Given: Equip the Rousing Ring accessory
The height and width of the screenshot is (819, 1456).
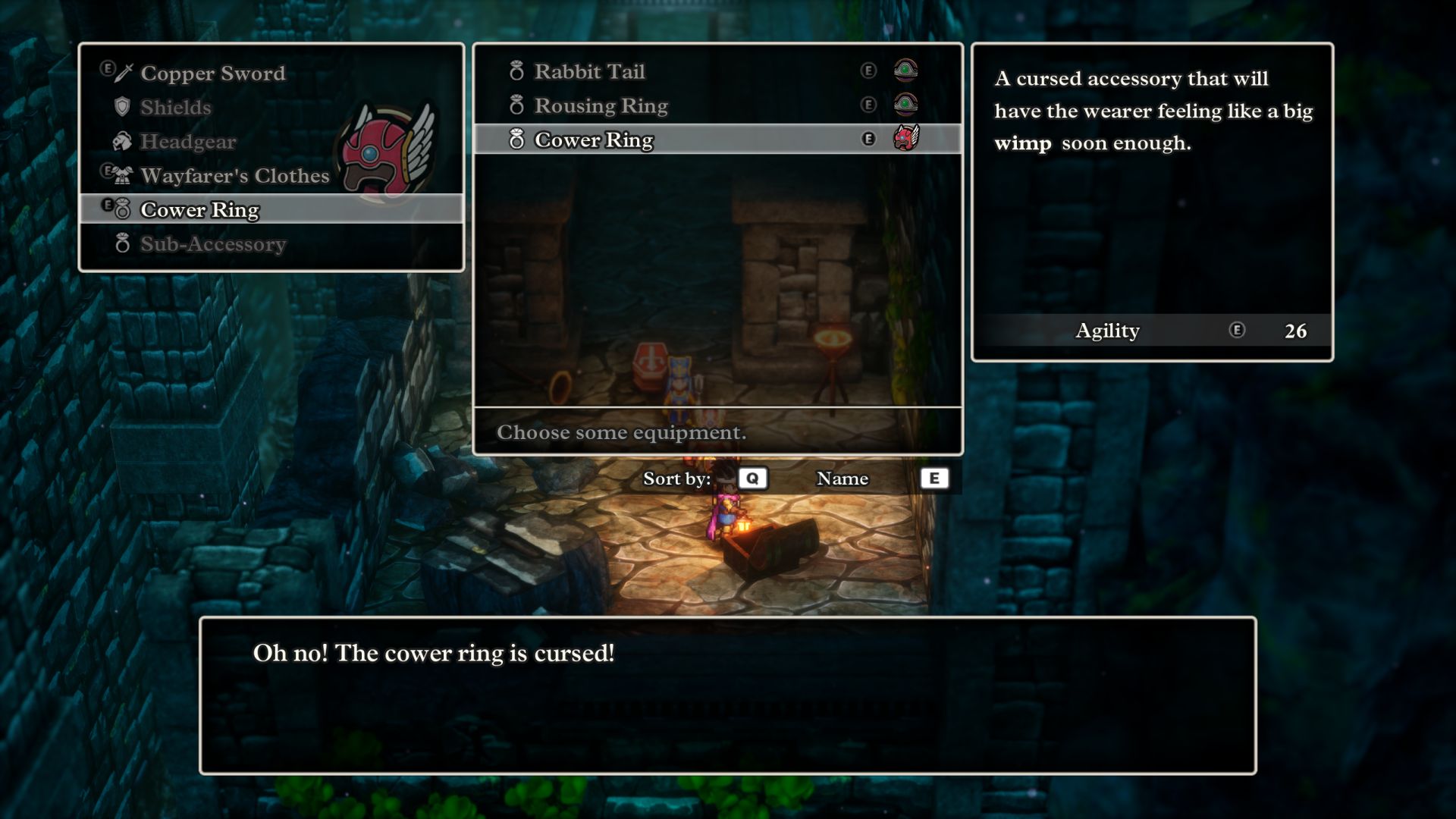Looking at the screenshot, I should click(601, 106).
